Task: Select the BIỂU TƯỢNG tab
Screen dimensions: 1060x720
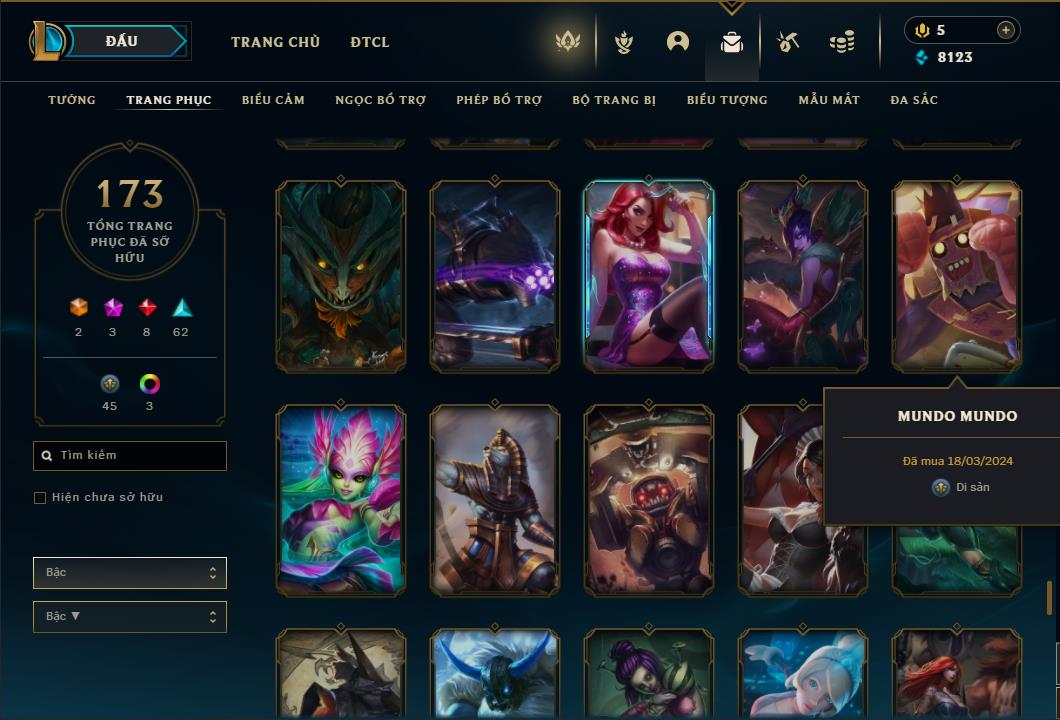Action: [x=727, y=100]
